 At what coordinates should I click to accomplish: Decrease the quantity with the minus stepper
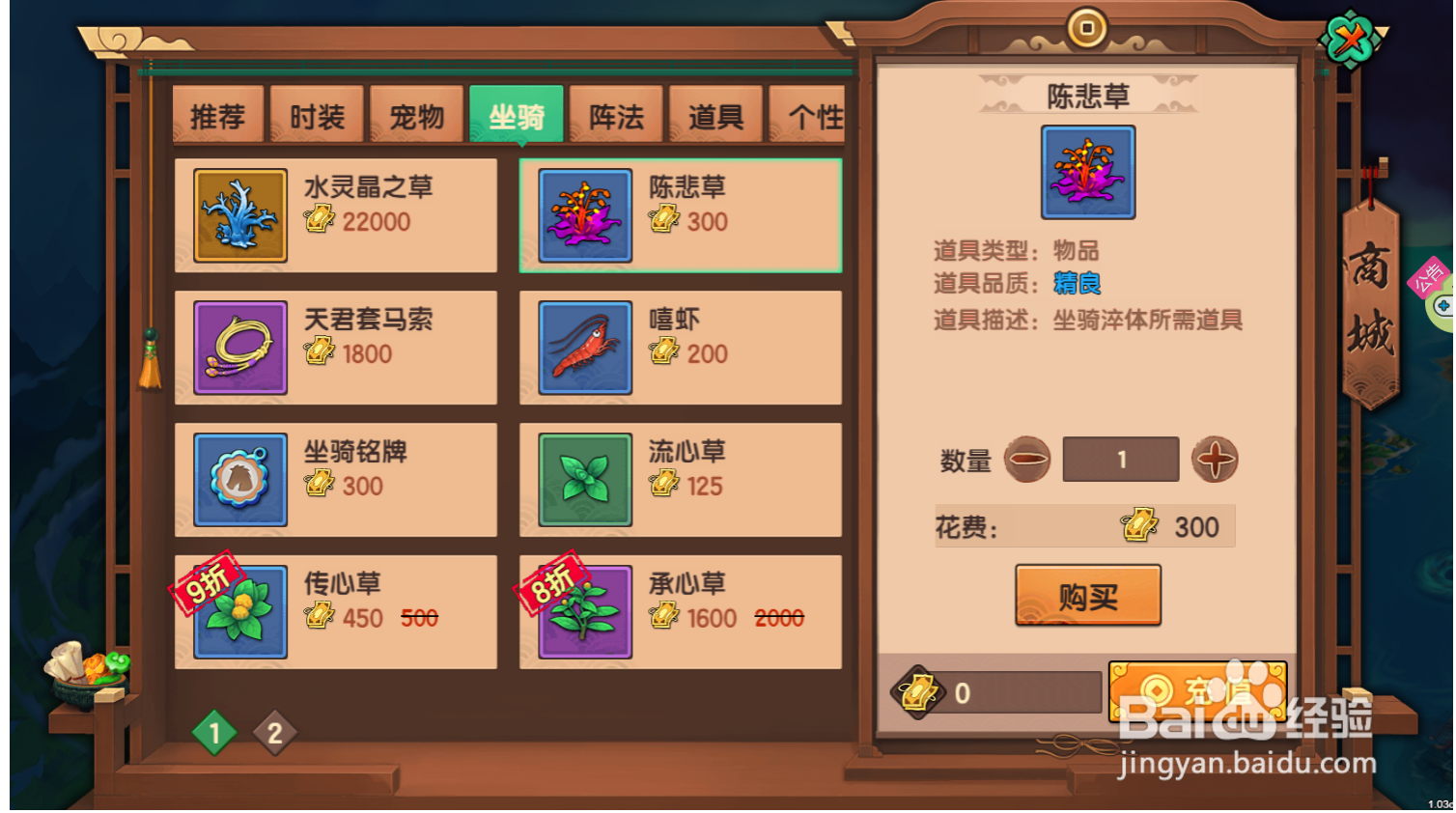pyautogui.click(x=1027, y=460)
